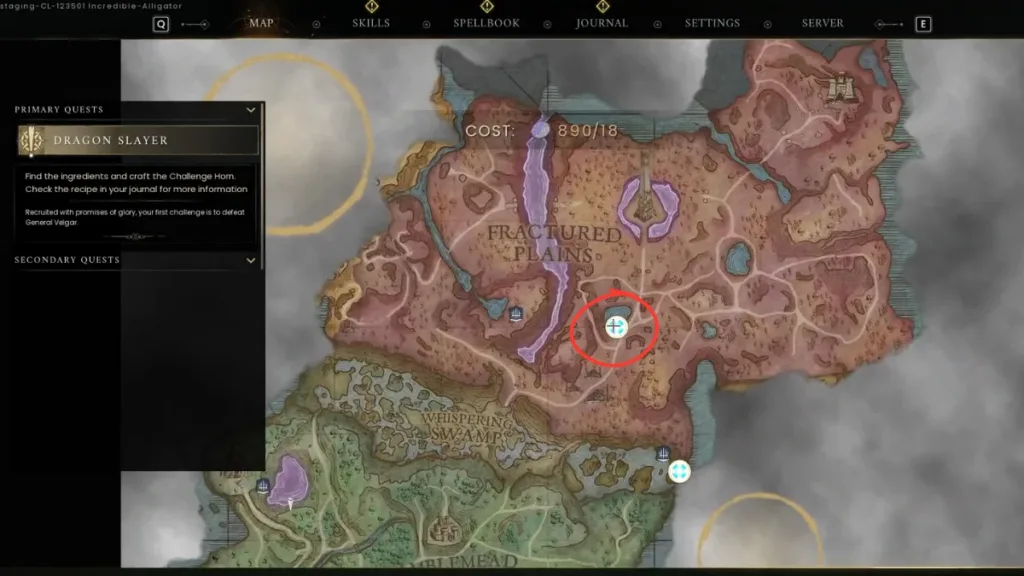This screenshot has width=1024, height=576.
Task: Switch to the Map tab
Action: coord(261,23)
